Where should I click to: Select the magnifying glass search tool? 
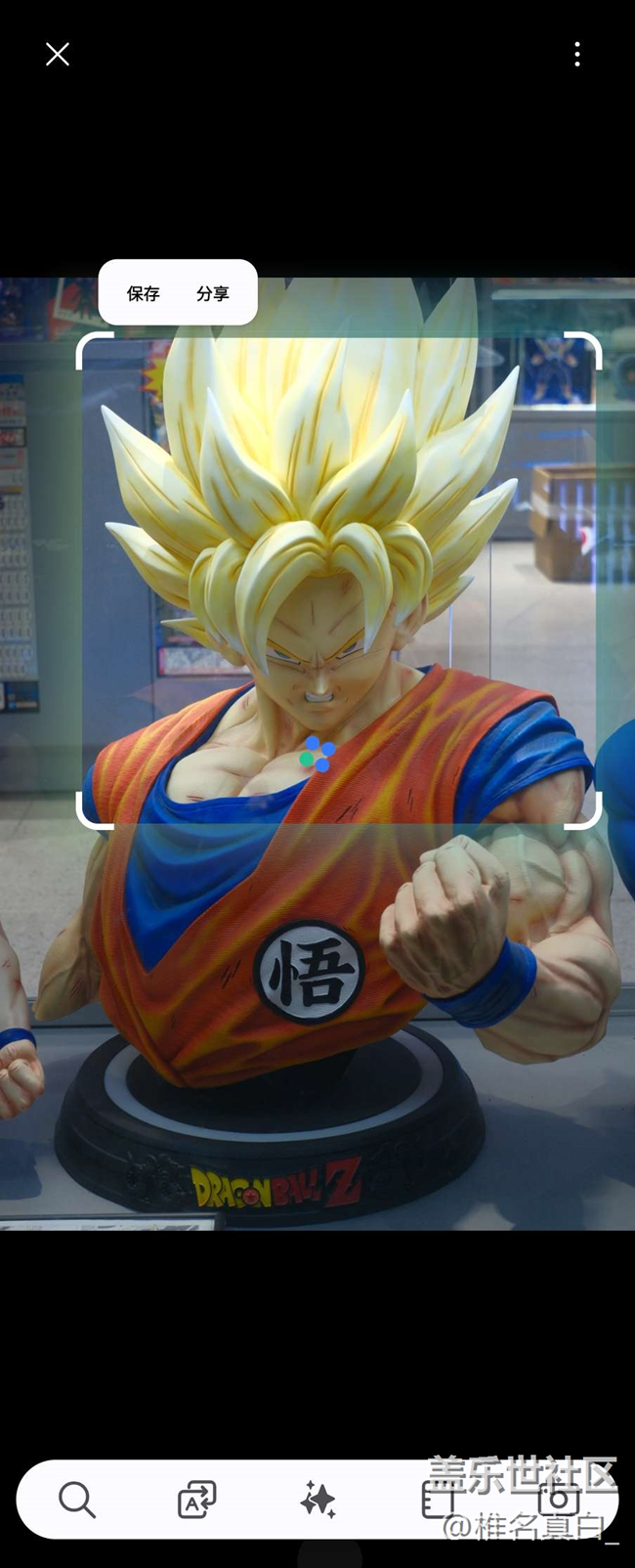(x=76, y=1499)
